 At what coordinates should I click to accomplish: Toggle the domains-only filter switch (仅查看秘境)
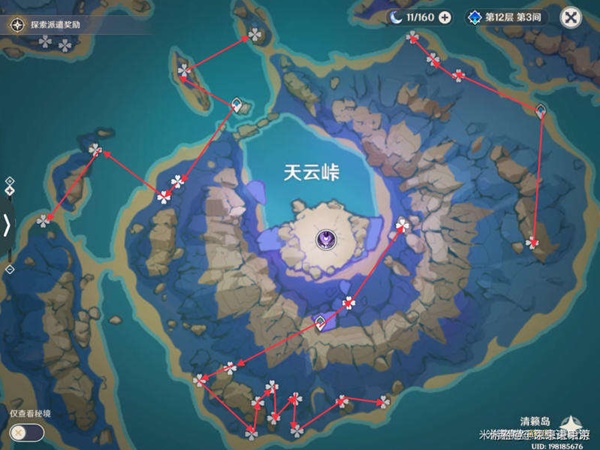pos(27,432)
